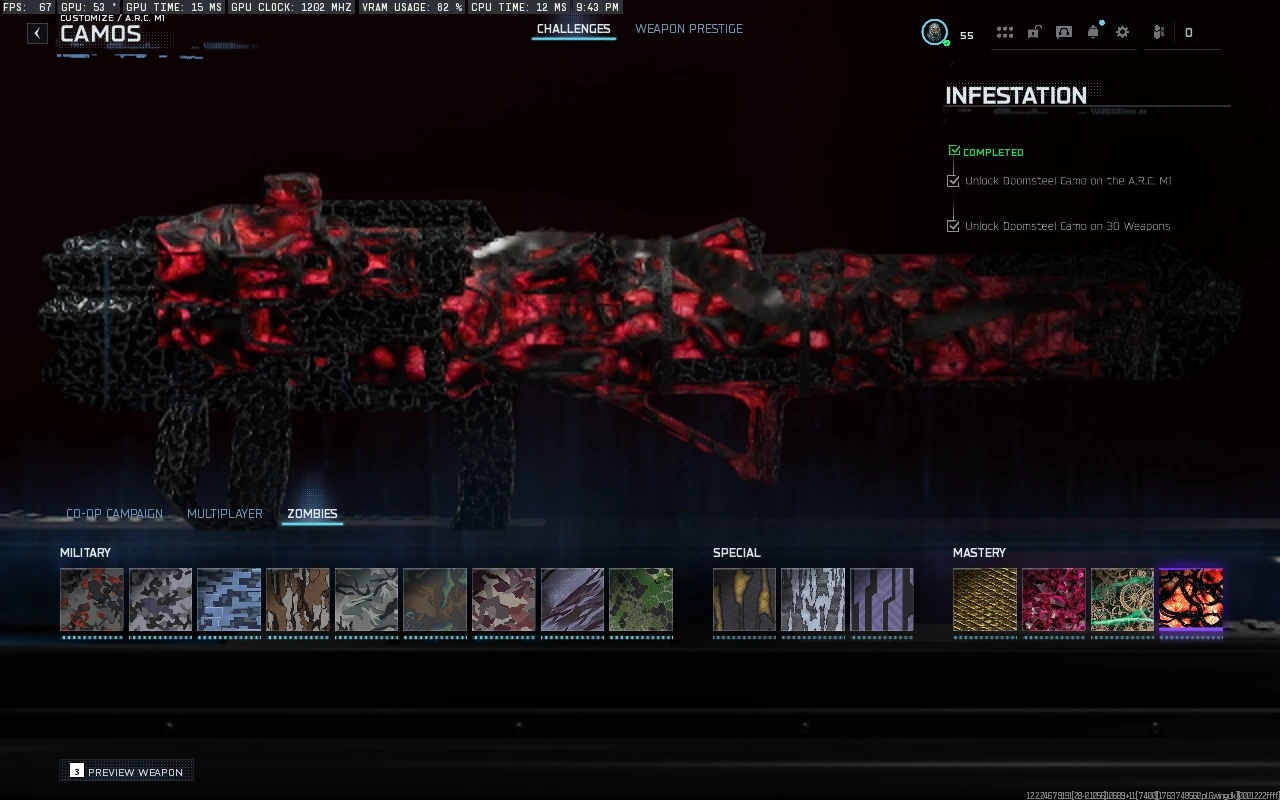Screen dimensions: 1280x800
Task: Open the Weapon Prestige tab
Action: (x=689, y=29)
